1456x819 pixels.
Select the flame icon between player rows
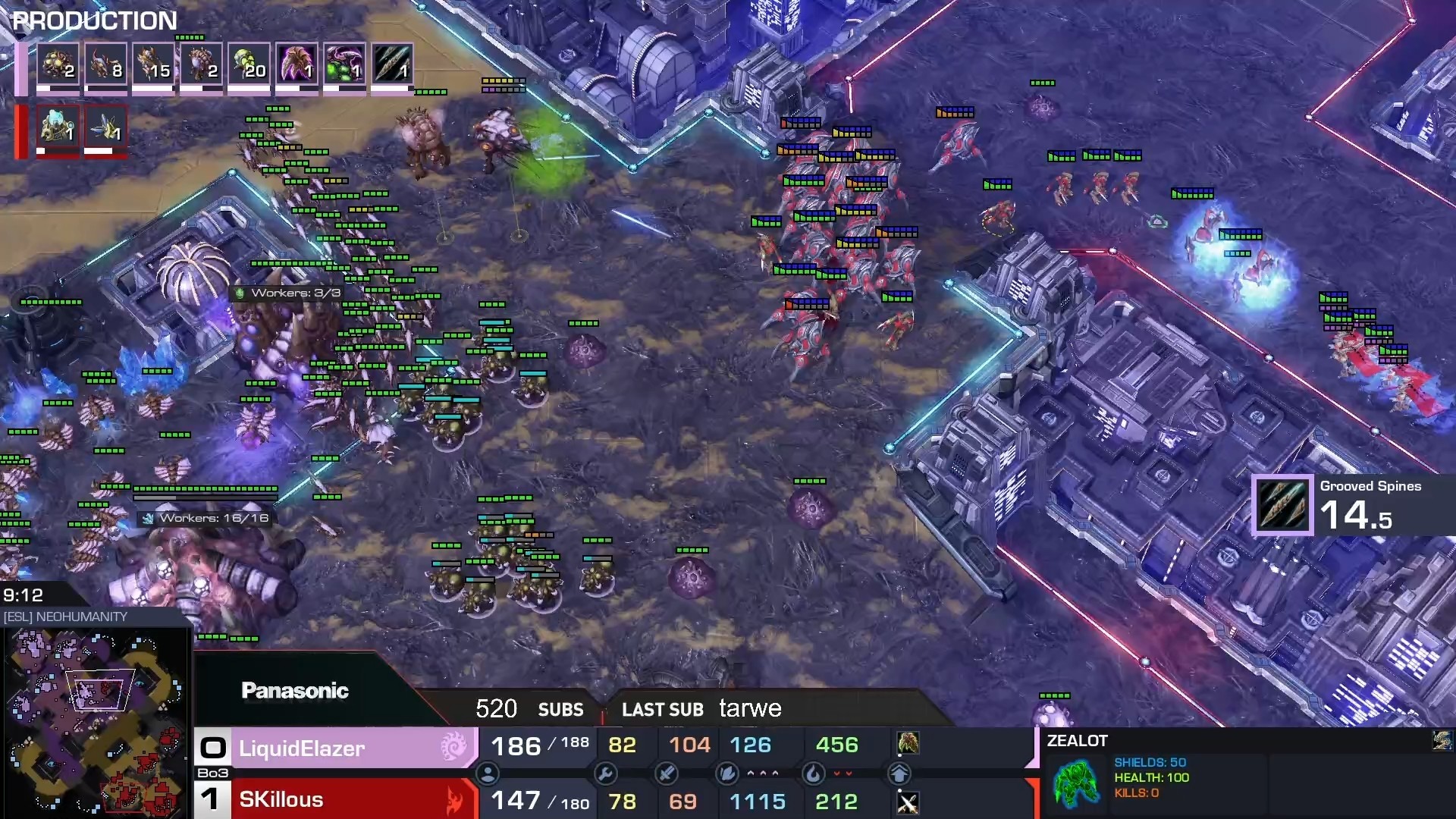[813, 773]
